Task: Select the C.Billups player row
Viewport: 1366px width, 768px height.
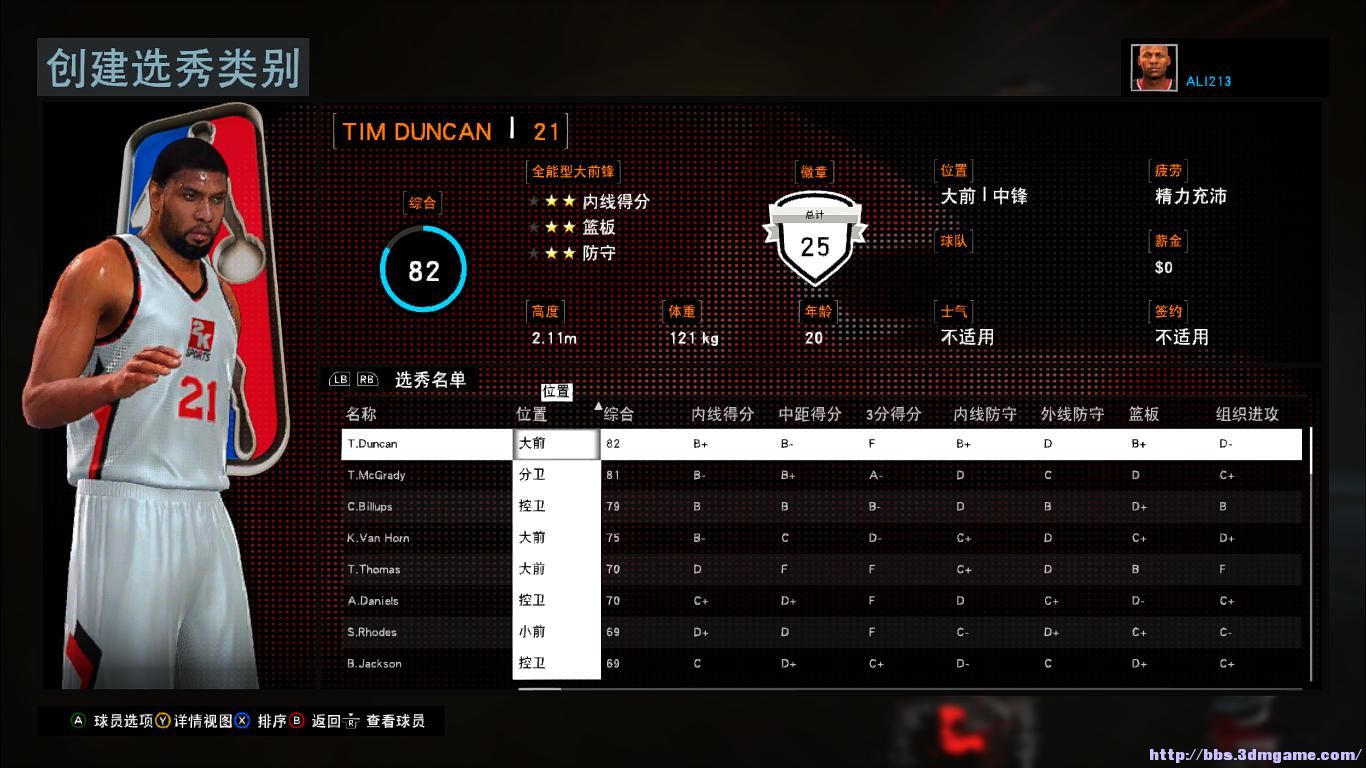Action: tap(370, 507)
